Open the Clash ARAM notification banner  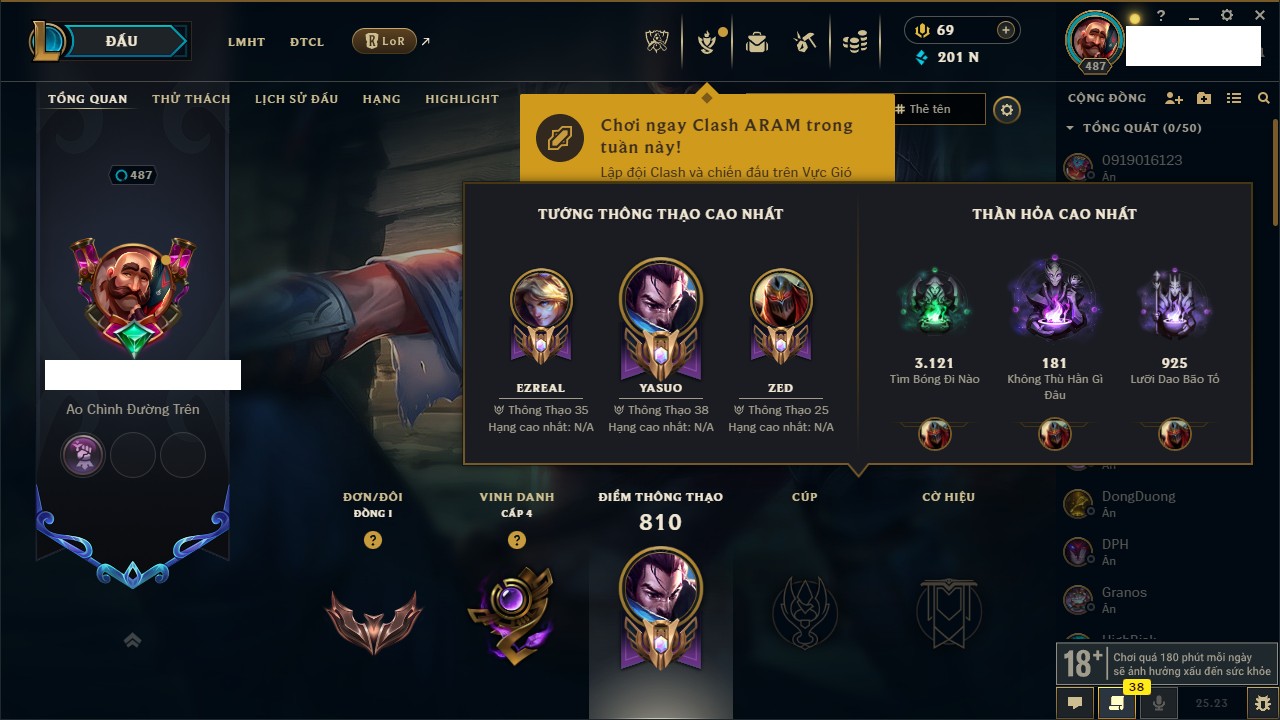(707, 137)
